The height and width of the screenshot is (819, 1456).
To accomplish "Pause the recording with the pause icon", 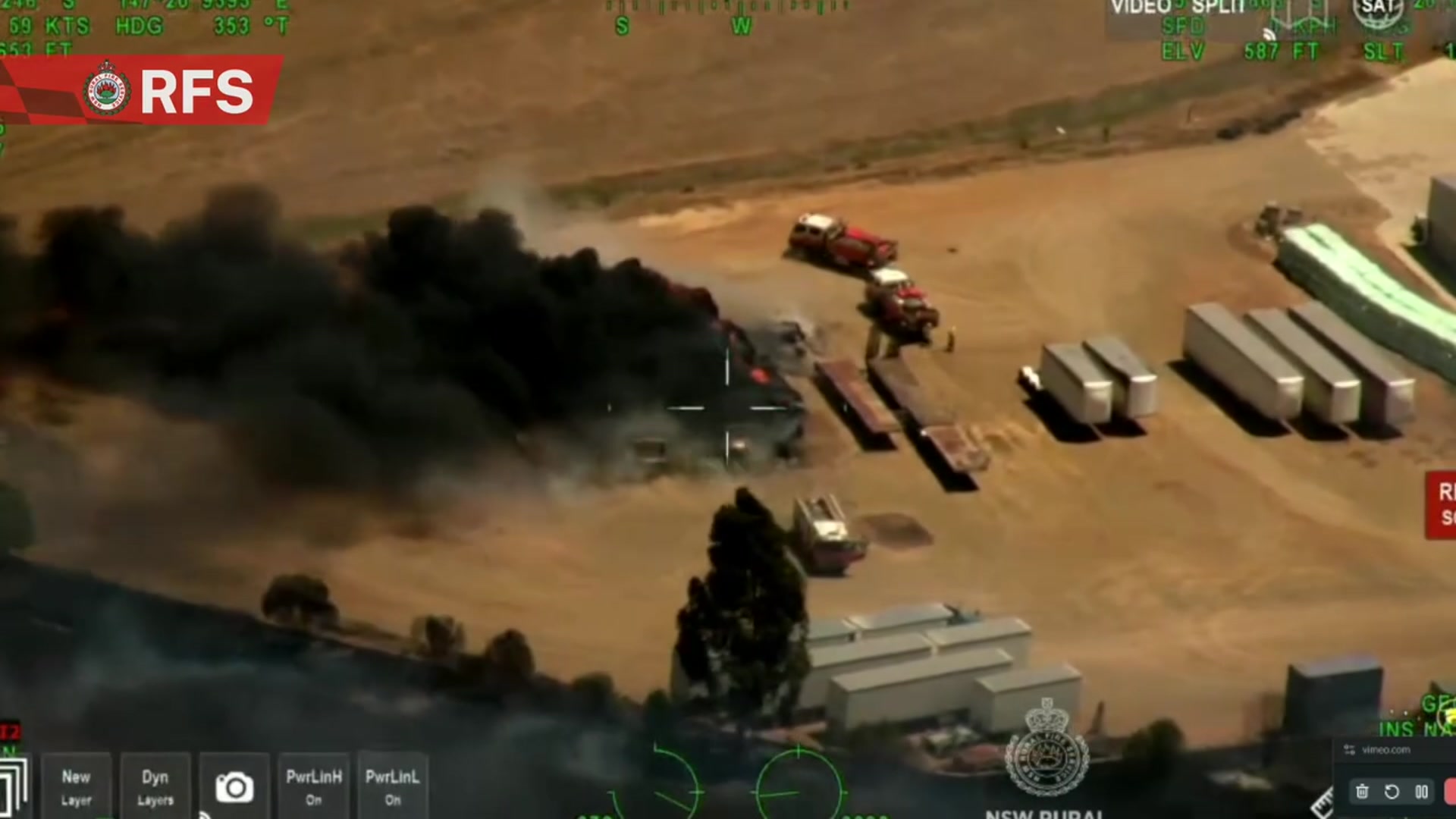I will [x=1421, y=791].
